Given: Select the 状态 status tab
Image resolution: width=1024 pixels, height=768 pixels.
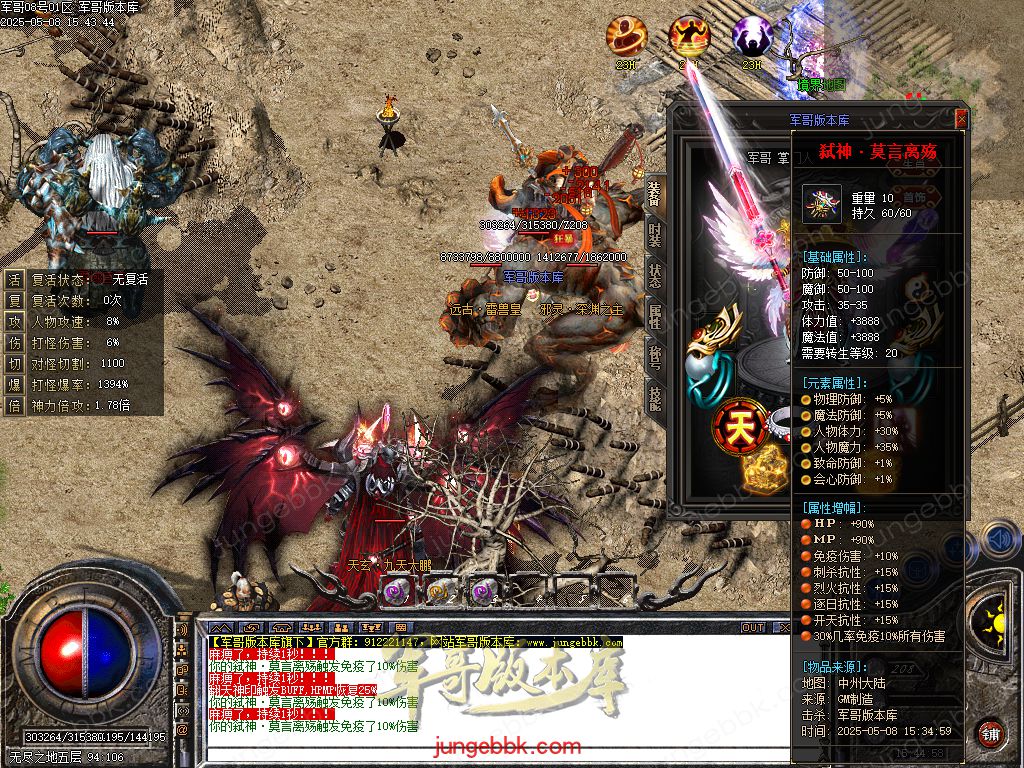Looking at the screenshot, I should pos(655,276).
